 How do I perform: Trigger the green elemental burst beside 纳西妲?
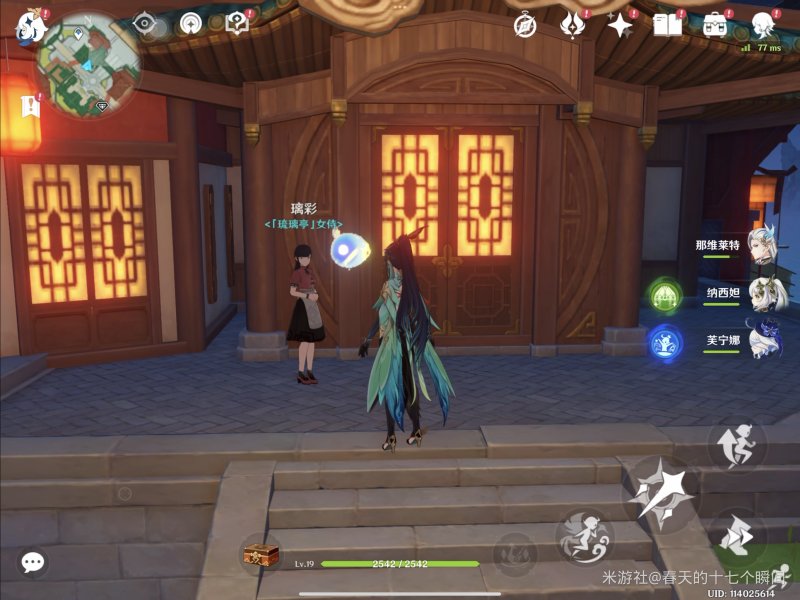click(665, 295)
